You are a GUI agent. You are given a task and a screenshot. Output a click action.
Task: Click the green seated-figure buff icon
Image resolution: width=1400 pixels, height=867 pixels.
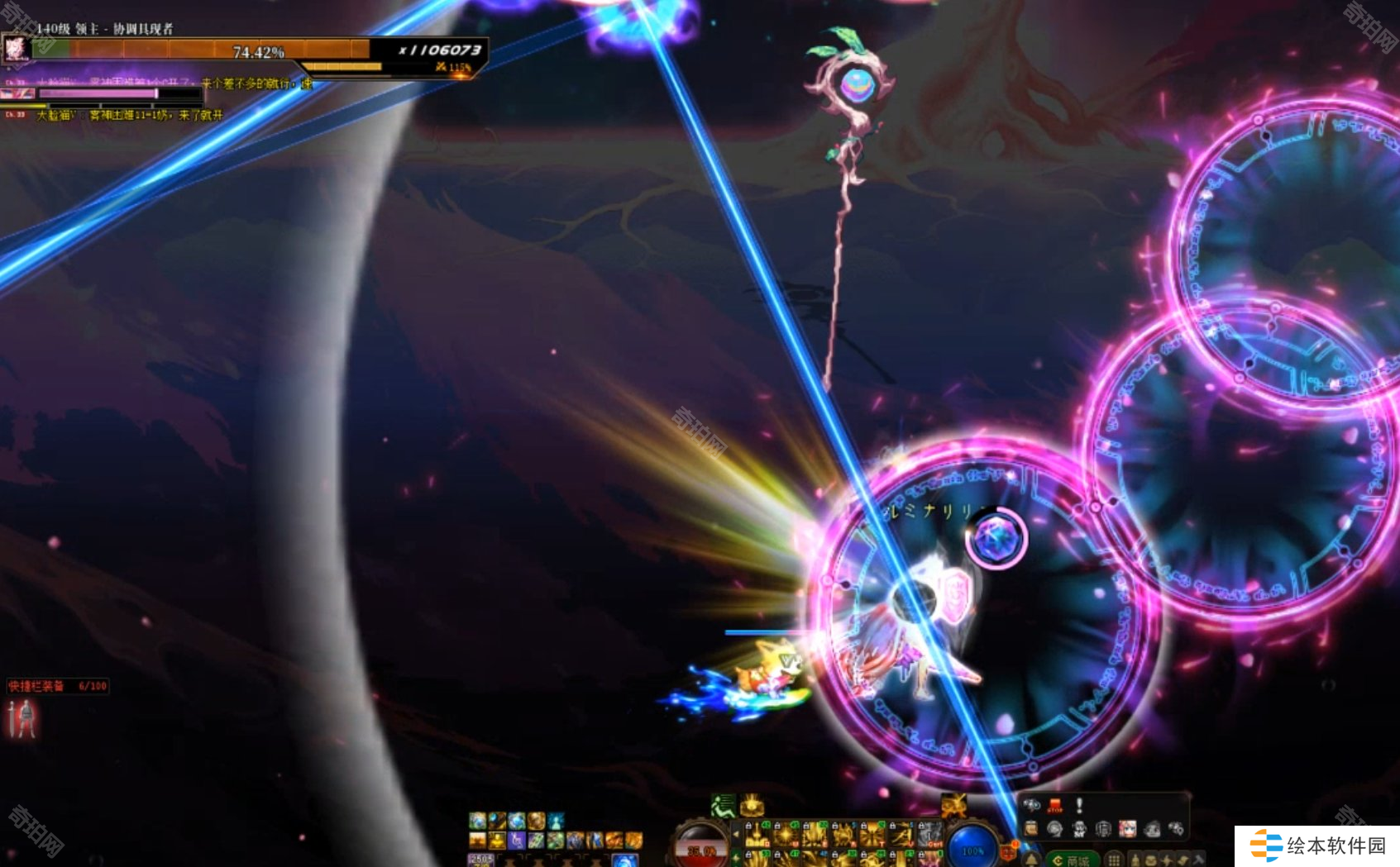coord(723,805)
